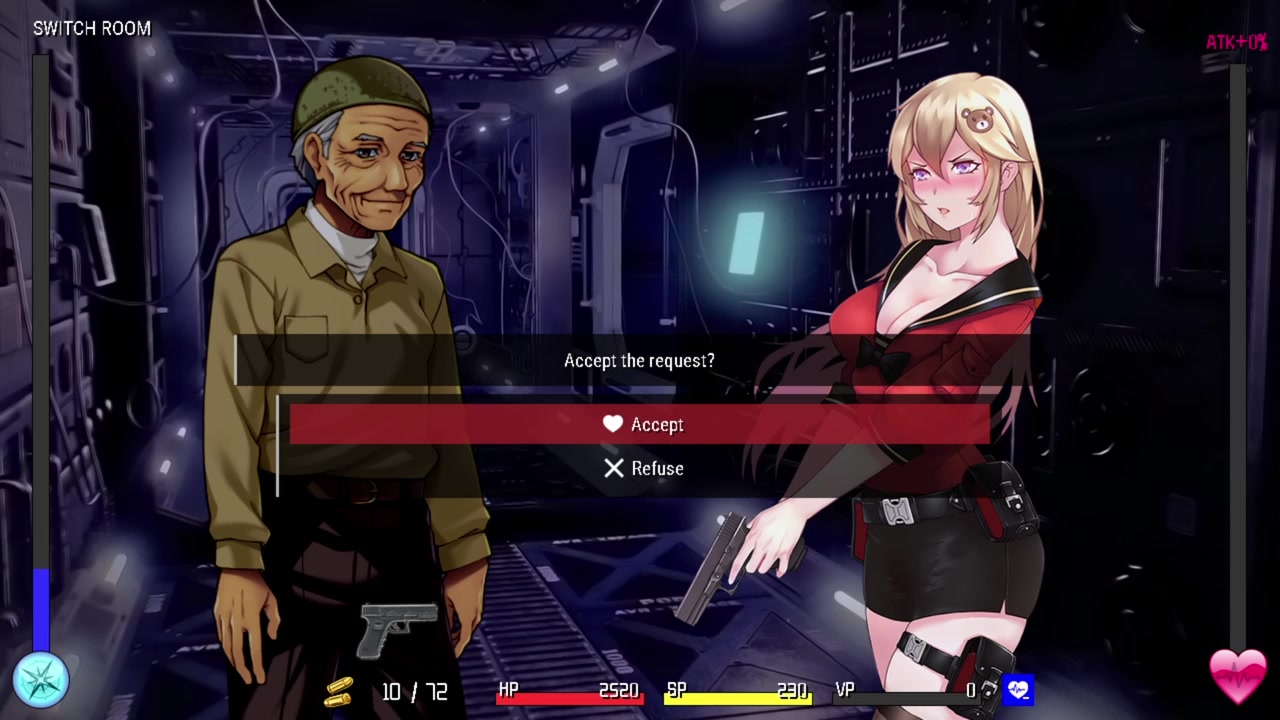
Task: Click the blue heartbeat status icon
Action: [x=1018, y=689]
